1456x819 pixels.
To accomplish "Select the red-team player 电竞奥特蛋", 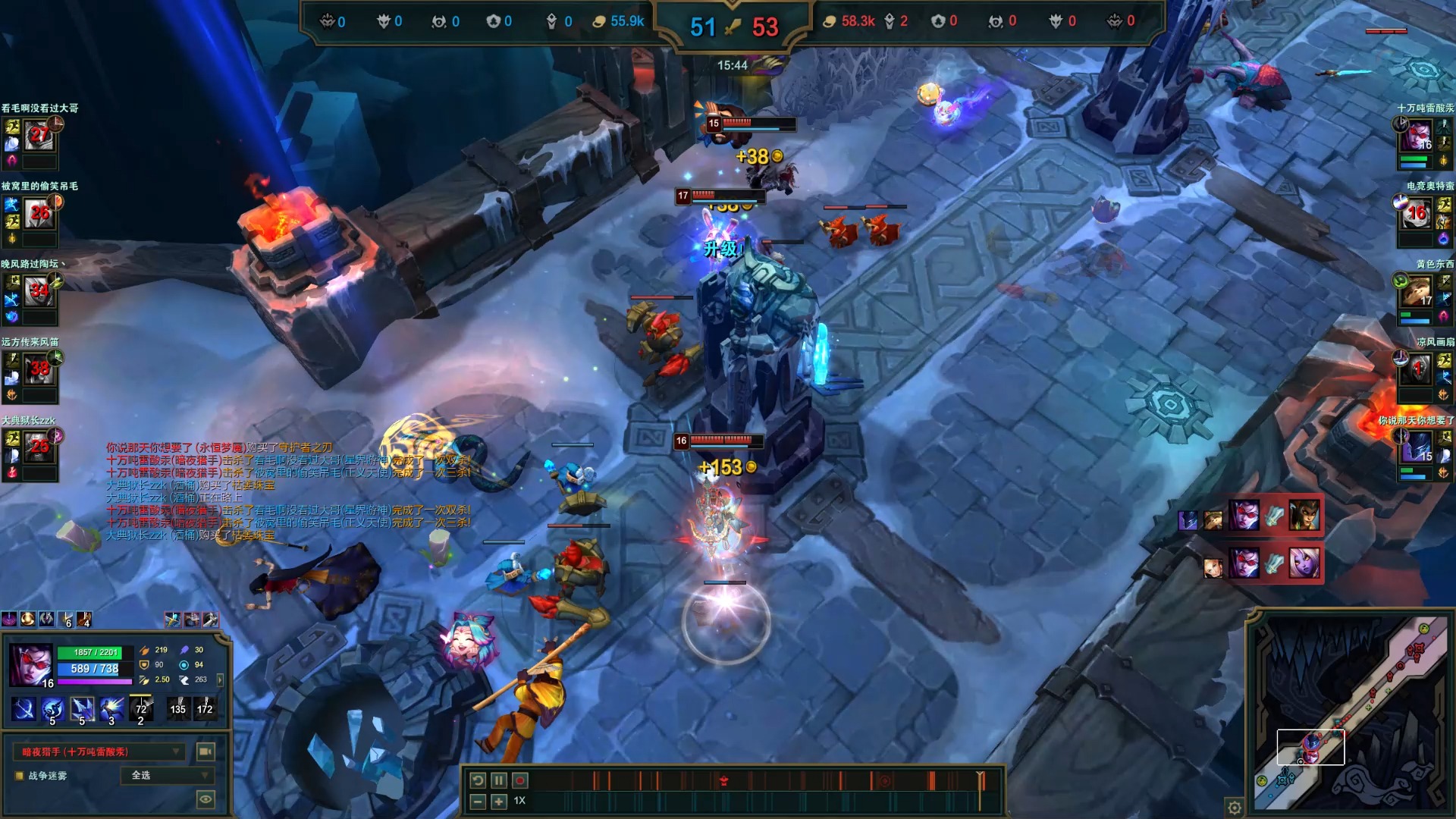I will (1417, 215).
